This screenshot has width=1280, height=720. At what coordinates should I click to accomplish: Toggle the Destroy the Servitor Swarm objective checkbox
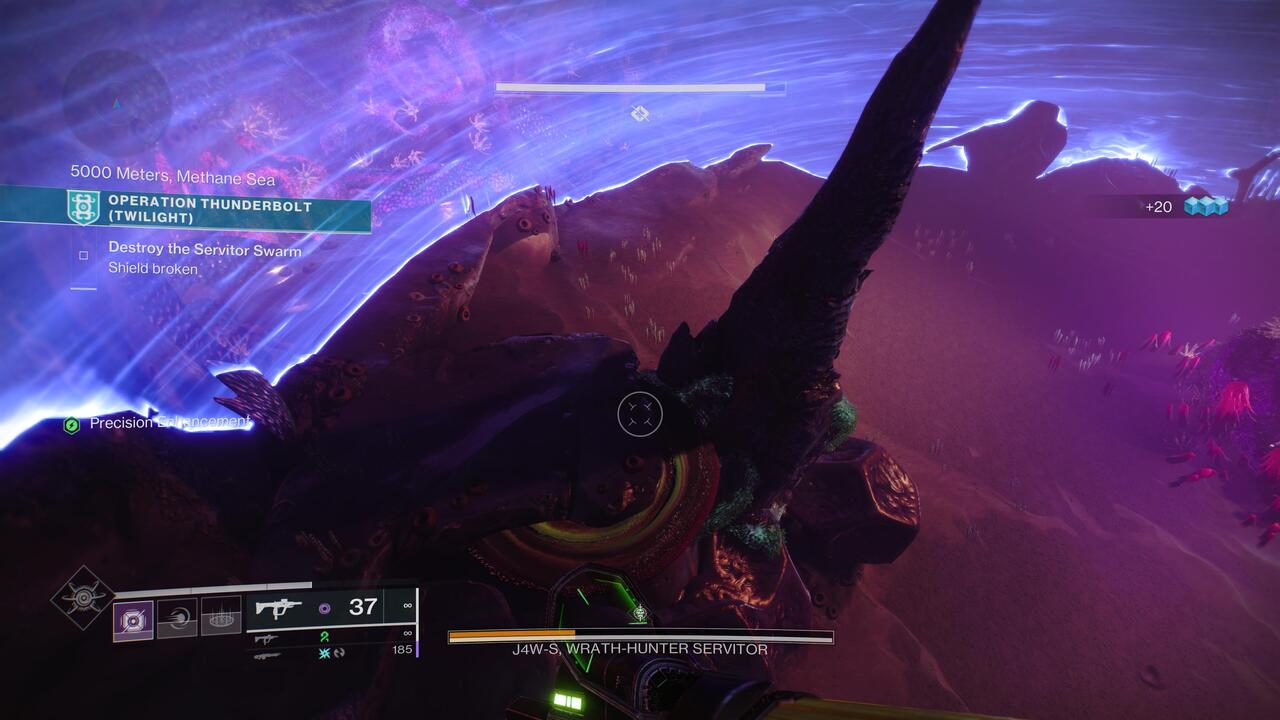[x=83, y=254]
